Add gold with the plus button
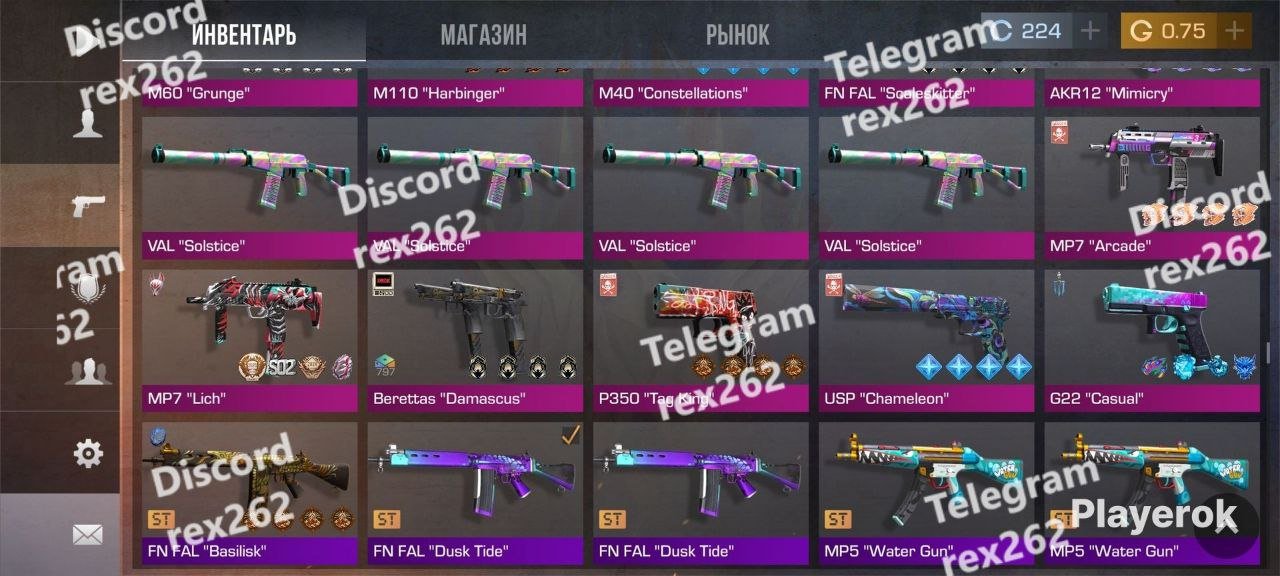This screenshot has height=576, width=1280. (x=1234, y=31)
